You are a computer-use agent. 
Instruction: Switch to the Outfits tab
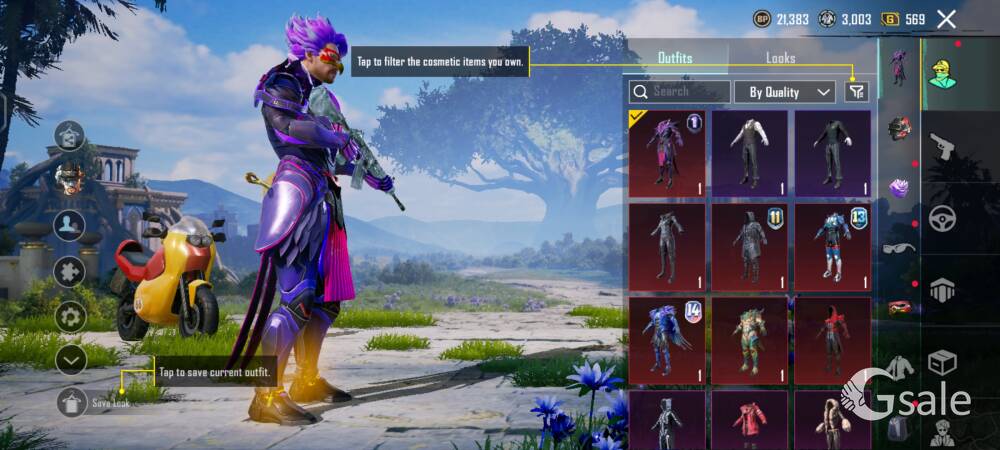point(675,58)
